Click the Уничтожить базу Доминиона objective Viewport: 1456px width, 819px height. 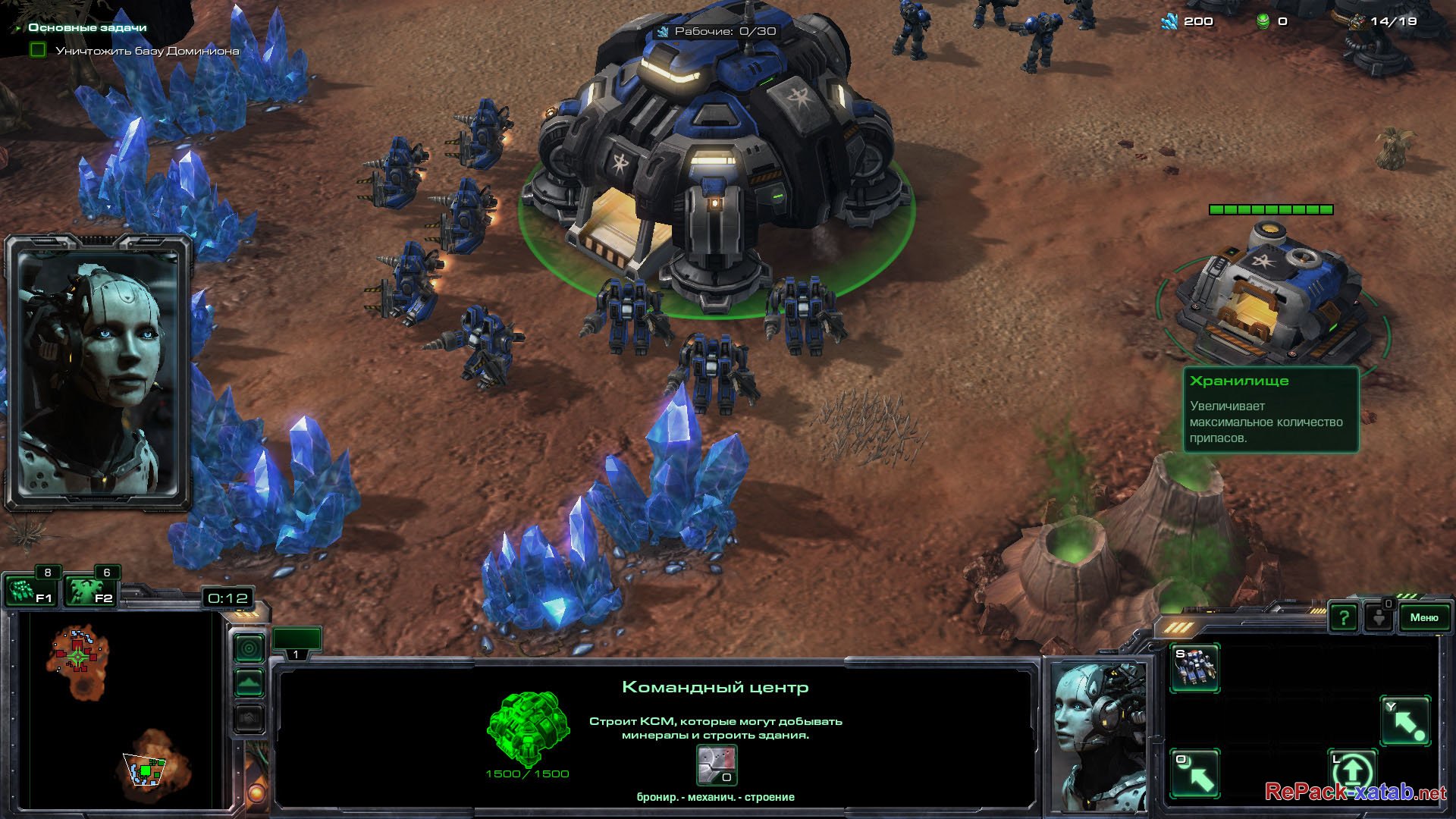pyautogui.click(x=147, y=51)
